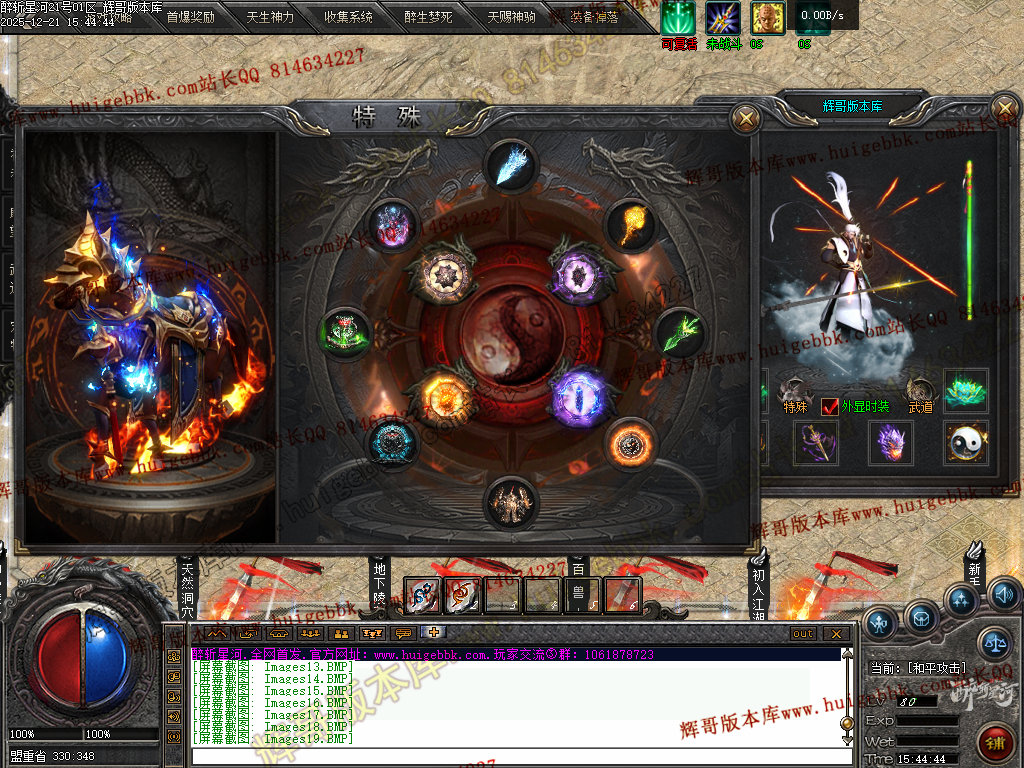Open the 收集系统 collection menu
Viewport: 1024px width, 768px height.
point(349,17)
